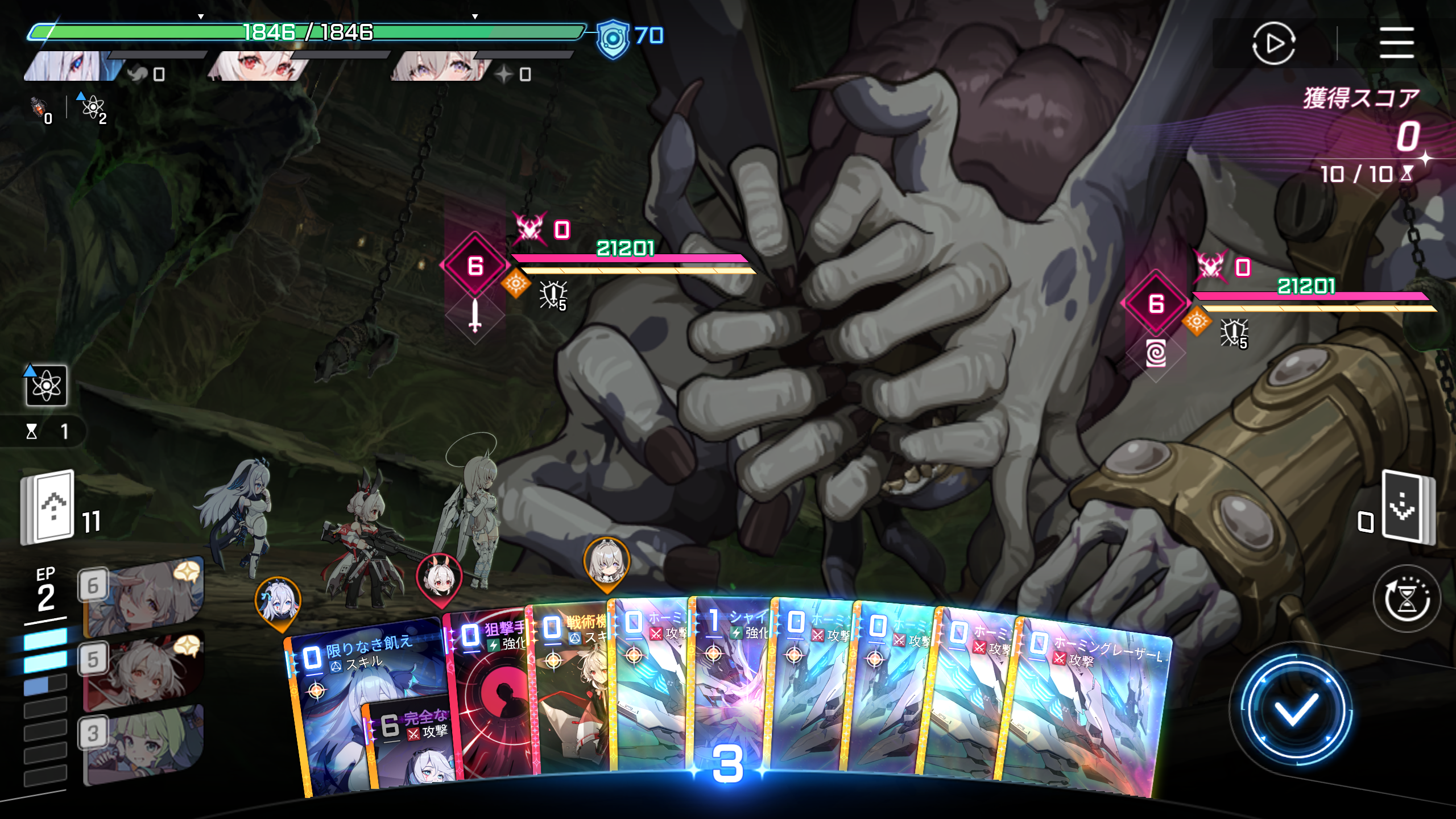Inspect the enemy's sword attack intent icon

pos(475,316)
